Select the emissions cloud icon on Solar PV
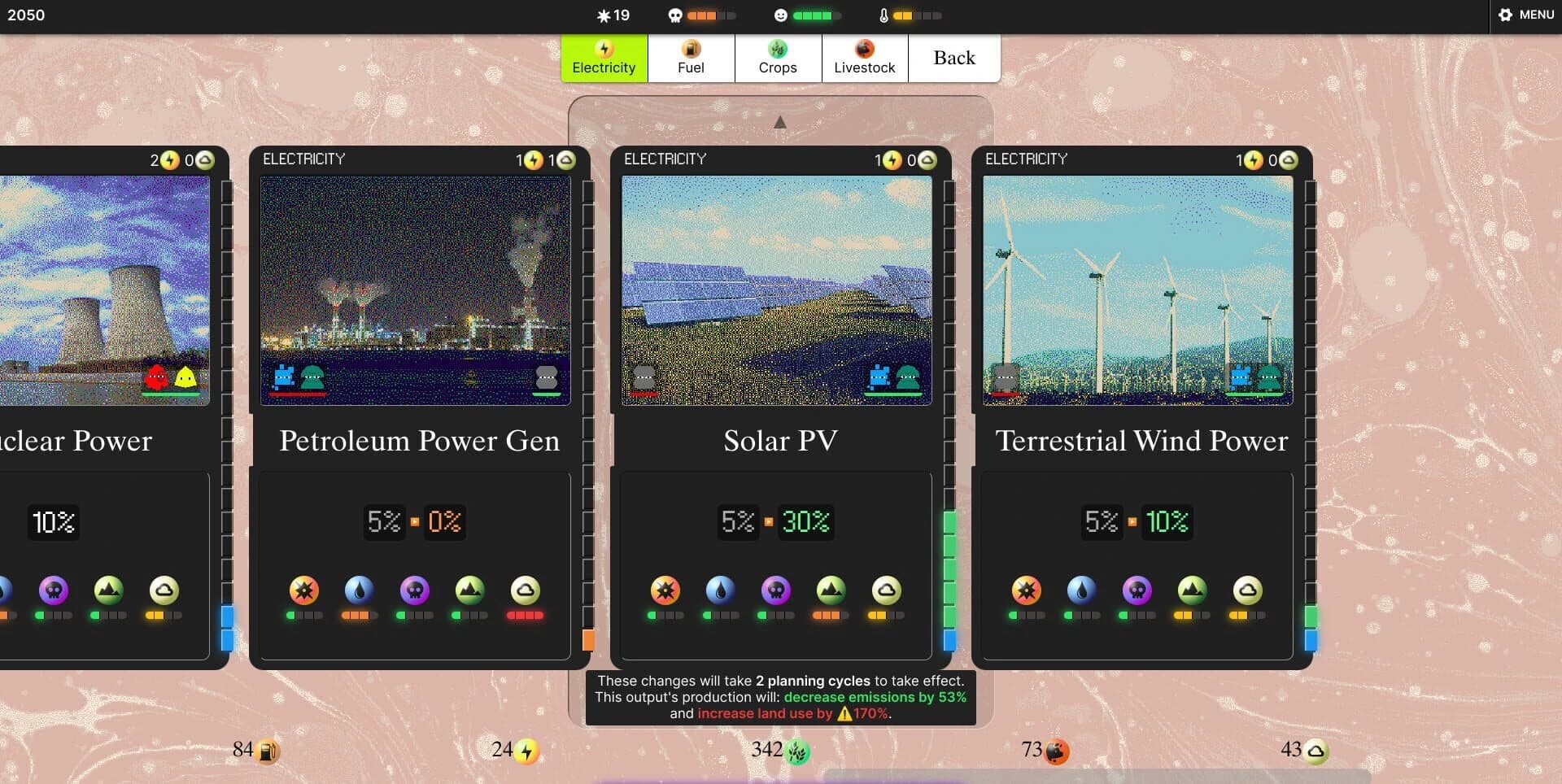This screenshot has width=1562, height=784. [x=884, y=591]
